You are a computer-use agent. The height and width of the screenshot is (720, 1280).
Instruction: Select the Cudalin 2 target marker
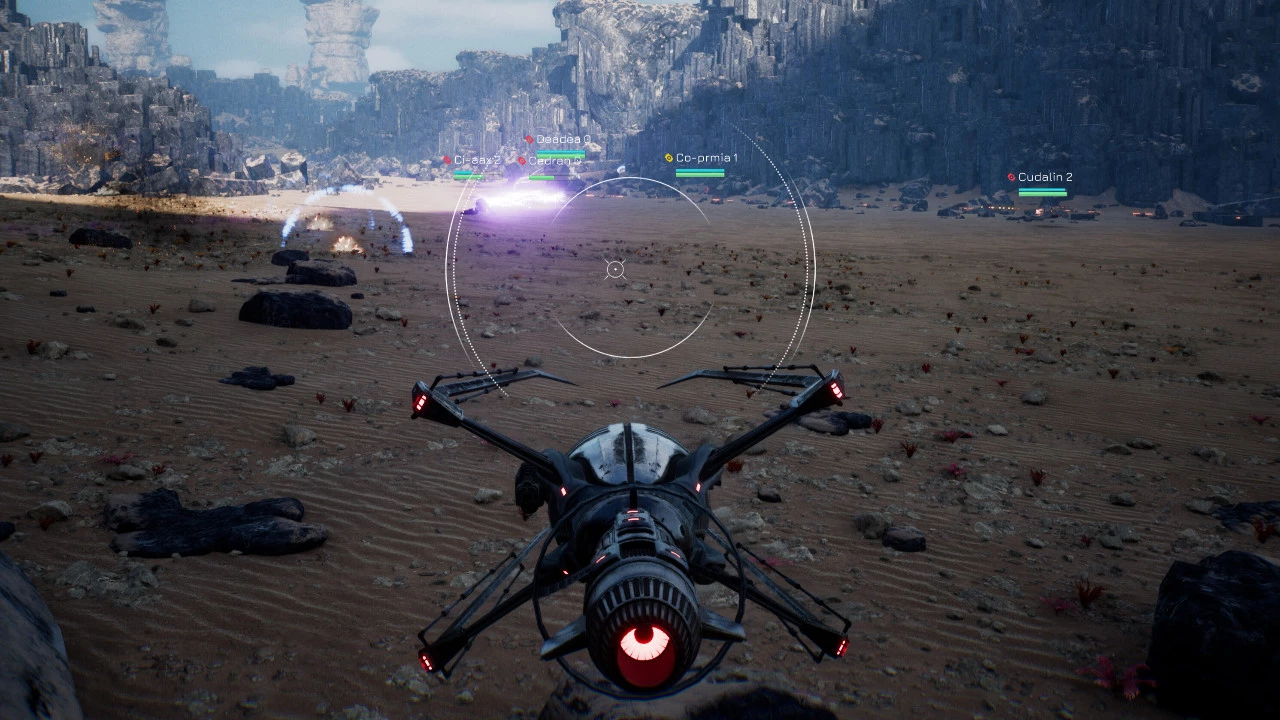point(1012,177)
